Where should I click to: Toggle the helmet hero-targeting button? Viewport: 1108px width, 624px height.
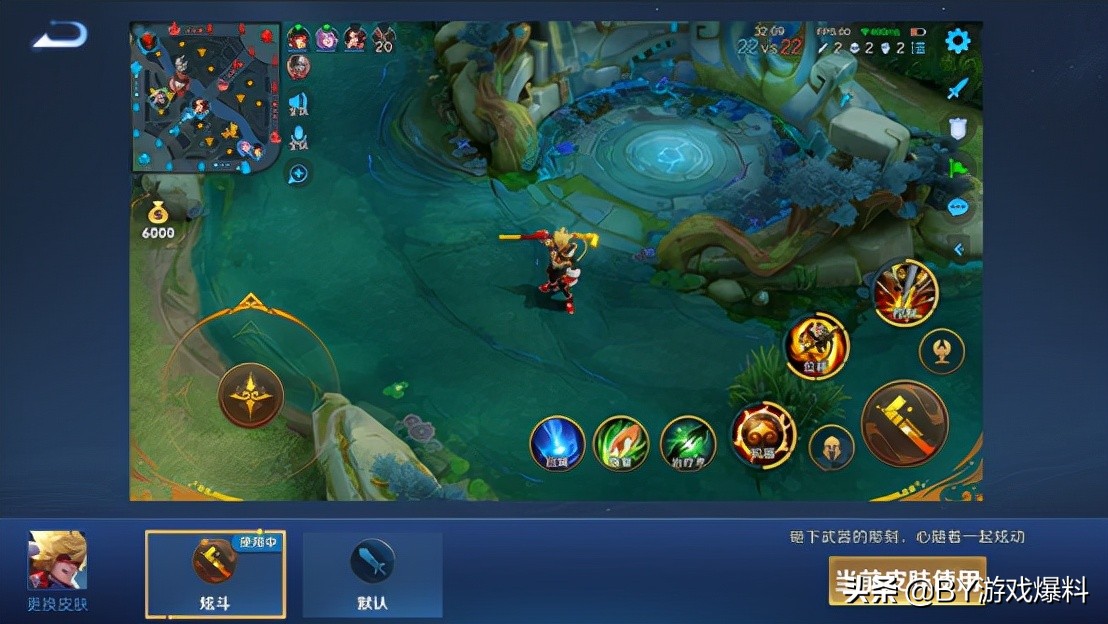(x=831, y=447)
